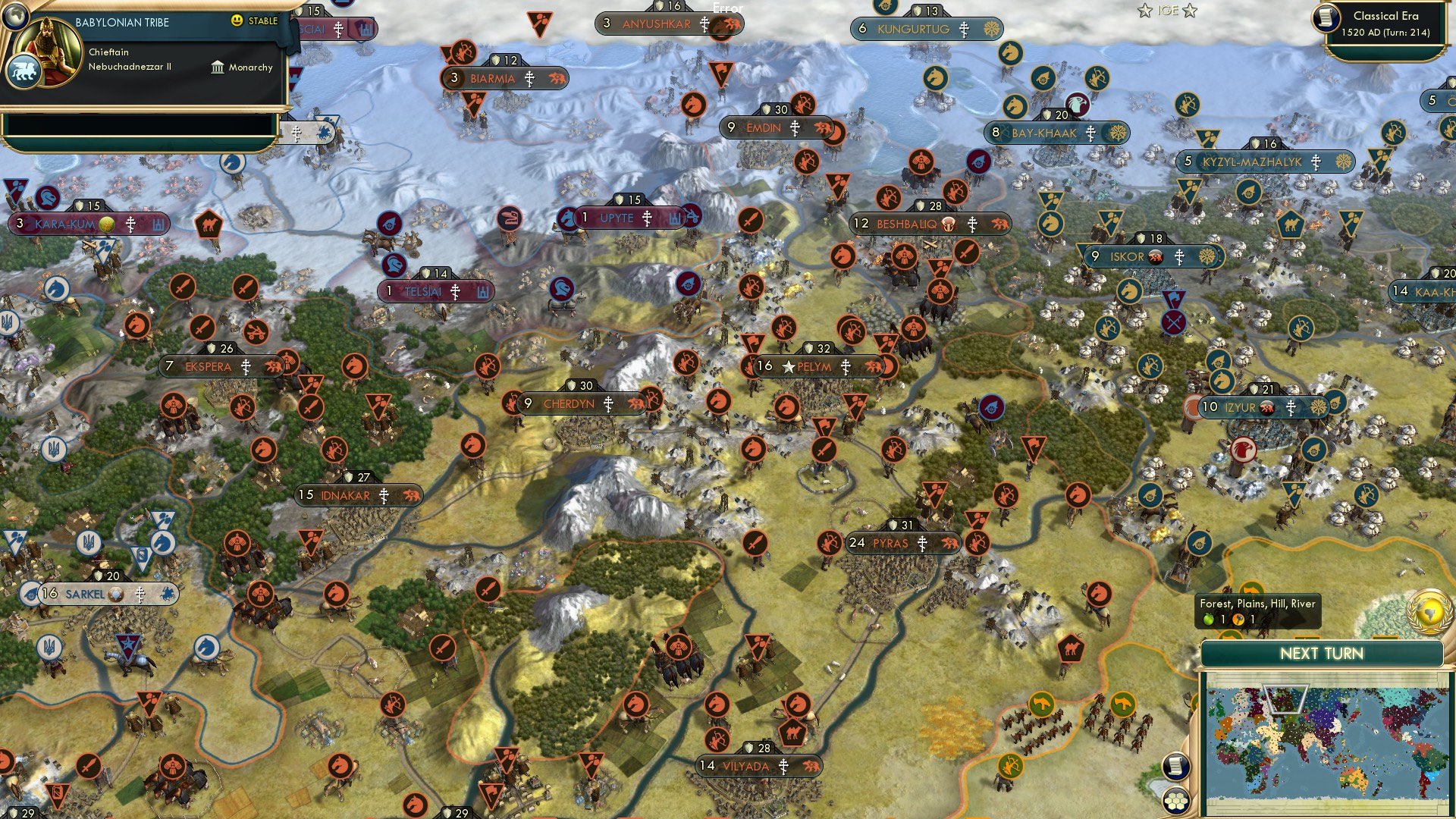Select the Pelym city banner
This screenshot has height=819, width=1456.
815,366
